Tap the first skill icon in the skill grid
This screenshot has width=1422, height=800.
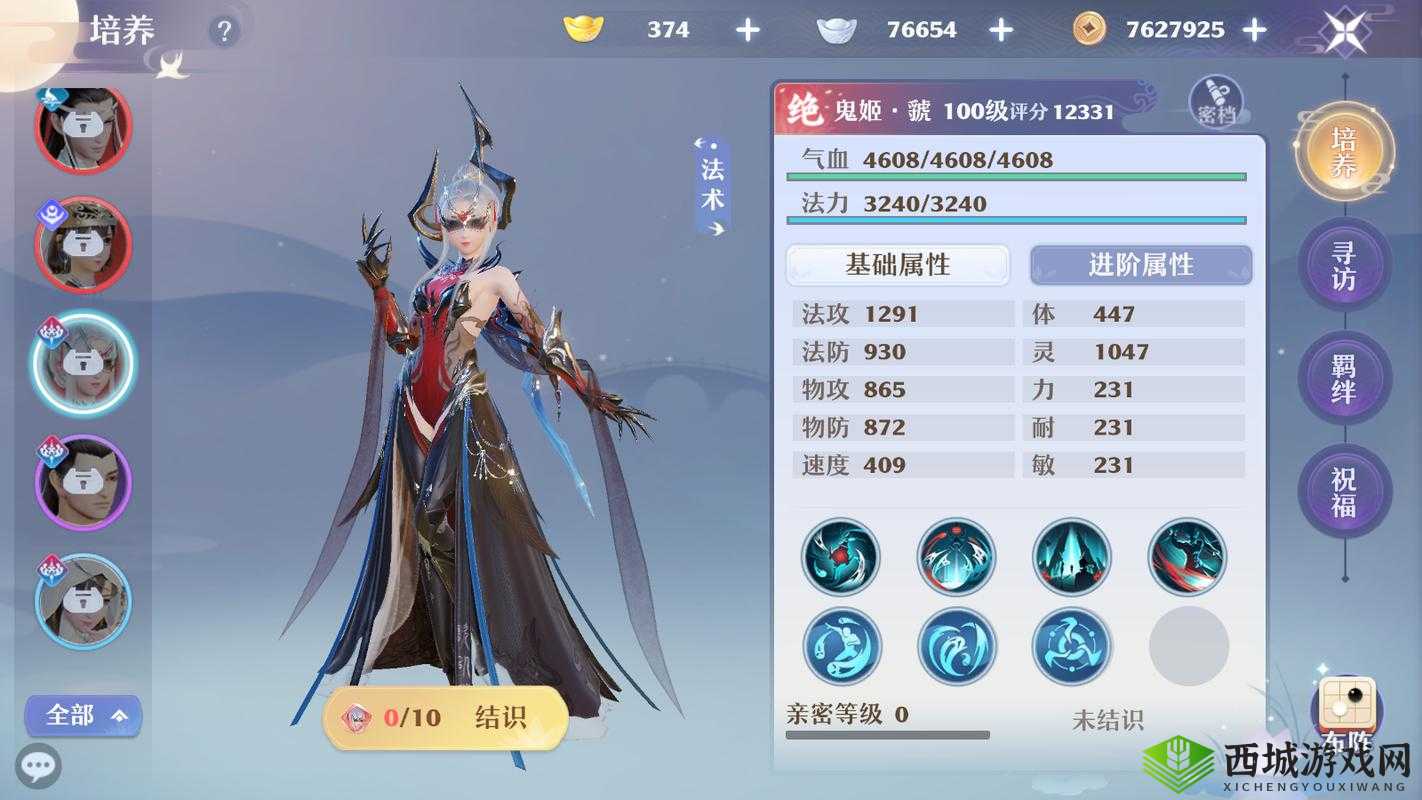pos(840,558)
